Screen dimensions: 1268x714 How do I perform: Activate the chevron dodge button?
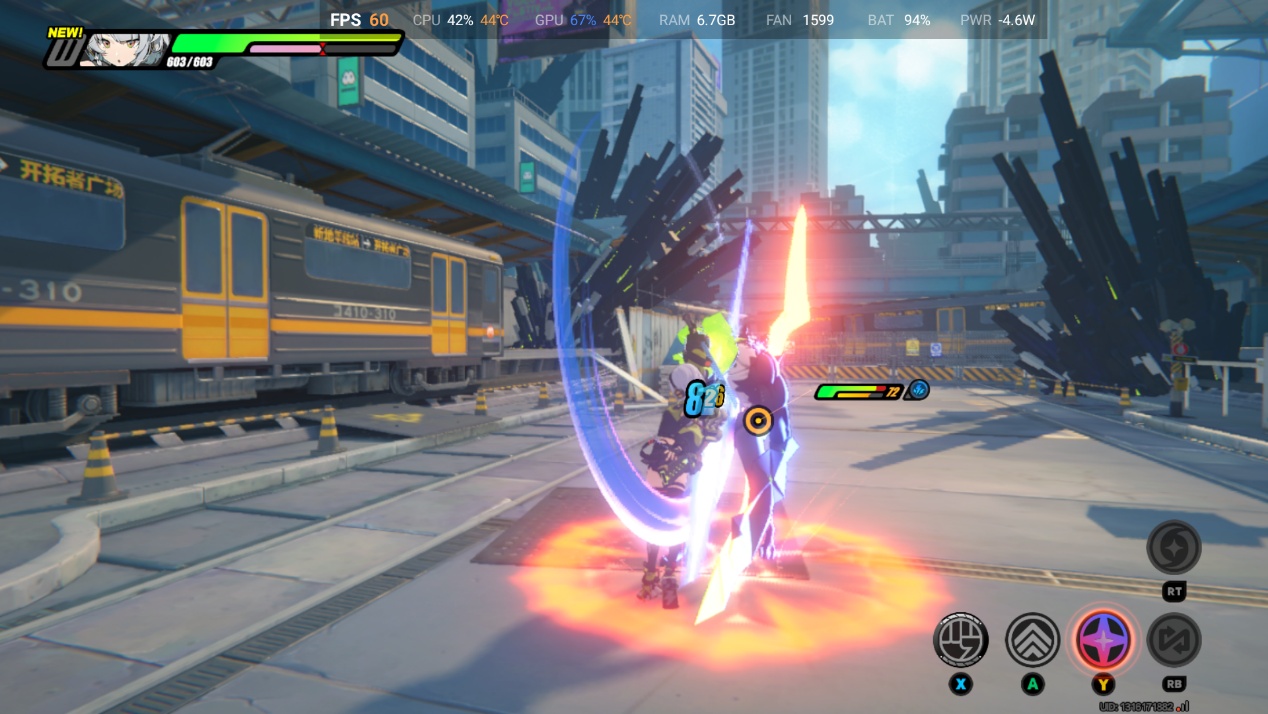(x=1032, y=640)
